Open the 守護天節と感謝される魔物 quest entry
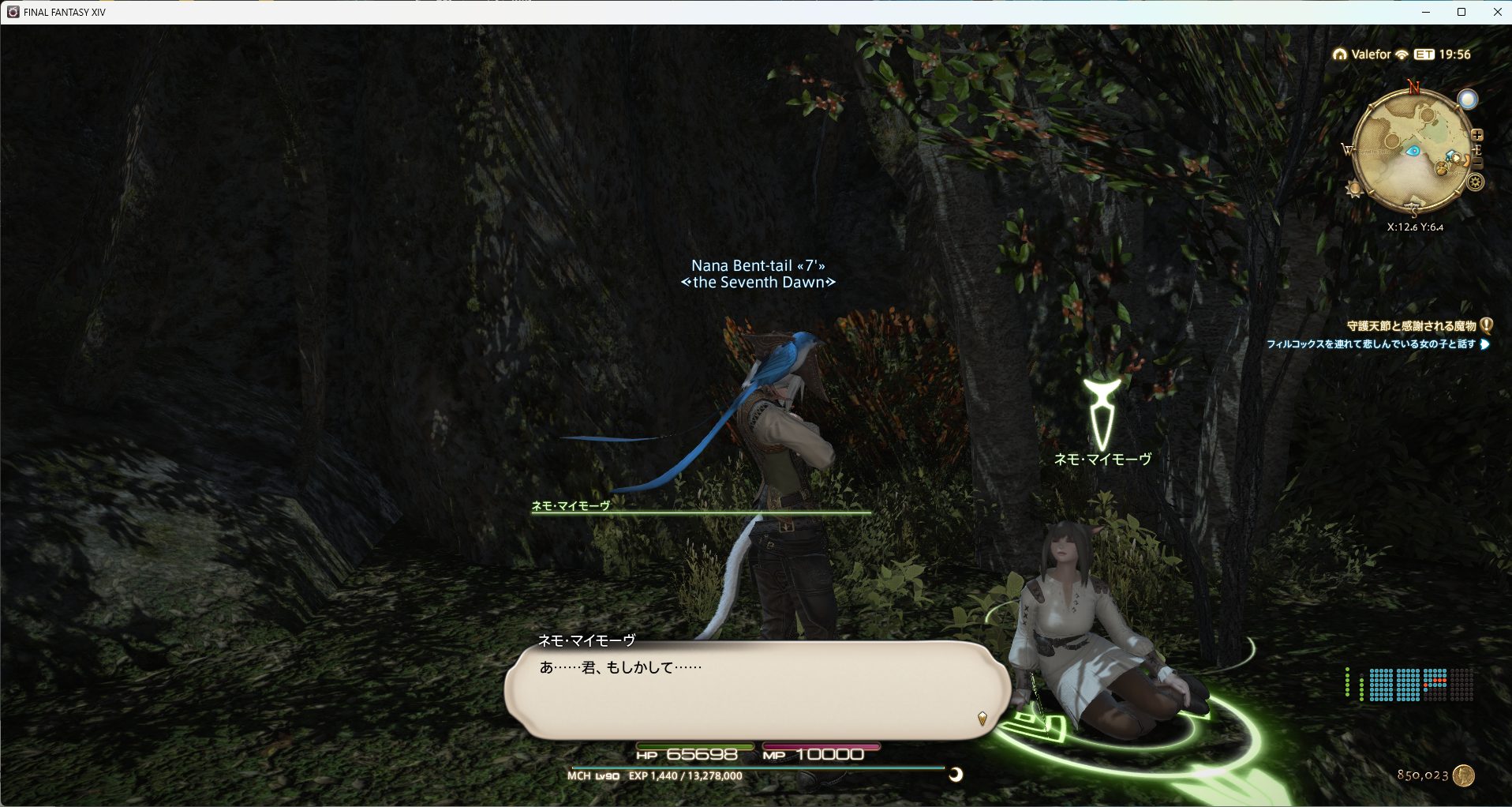Image resolution: width=1512 pixels, height=807 pixels. 1411,325
